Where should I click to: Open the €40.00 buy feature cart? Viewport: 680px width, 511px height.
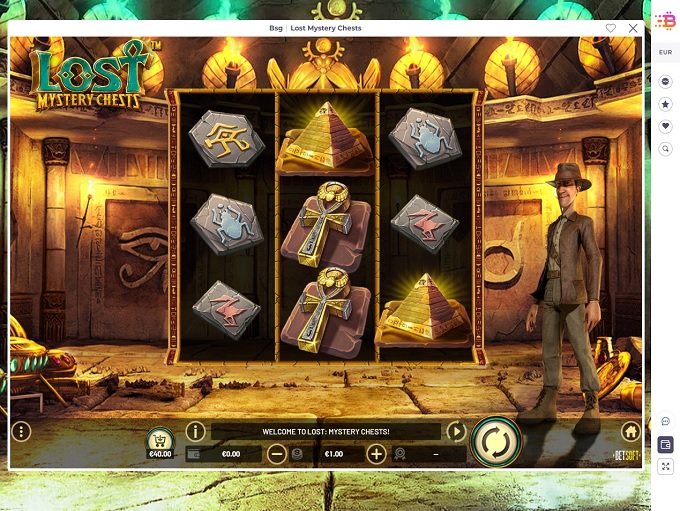160,442
